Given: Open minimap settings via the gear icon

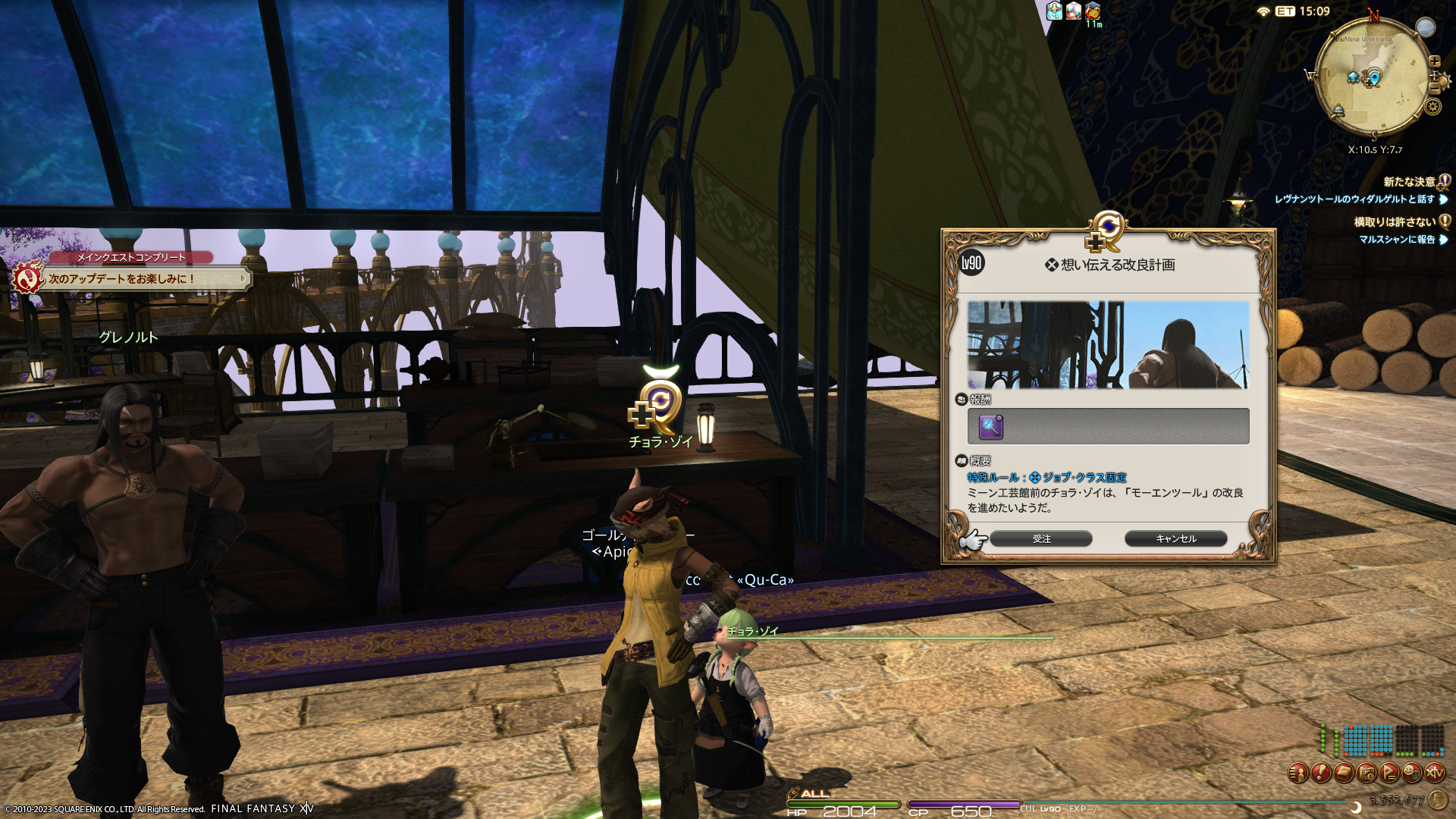Looking at the screenshot, I should tap(1432, 106).
